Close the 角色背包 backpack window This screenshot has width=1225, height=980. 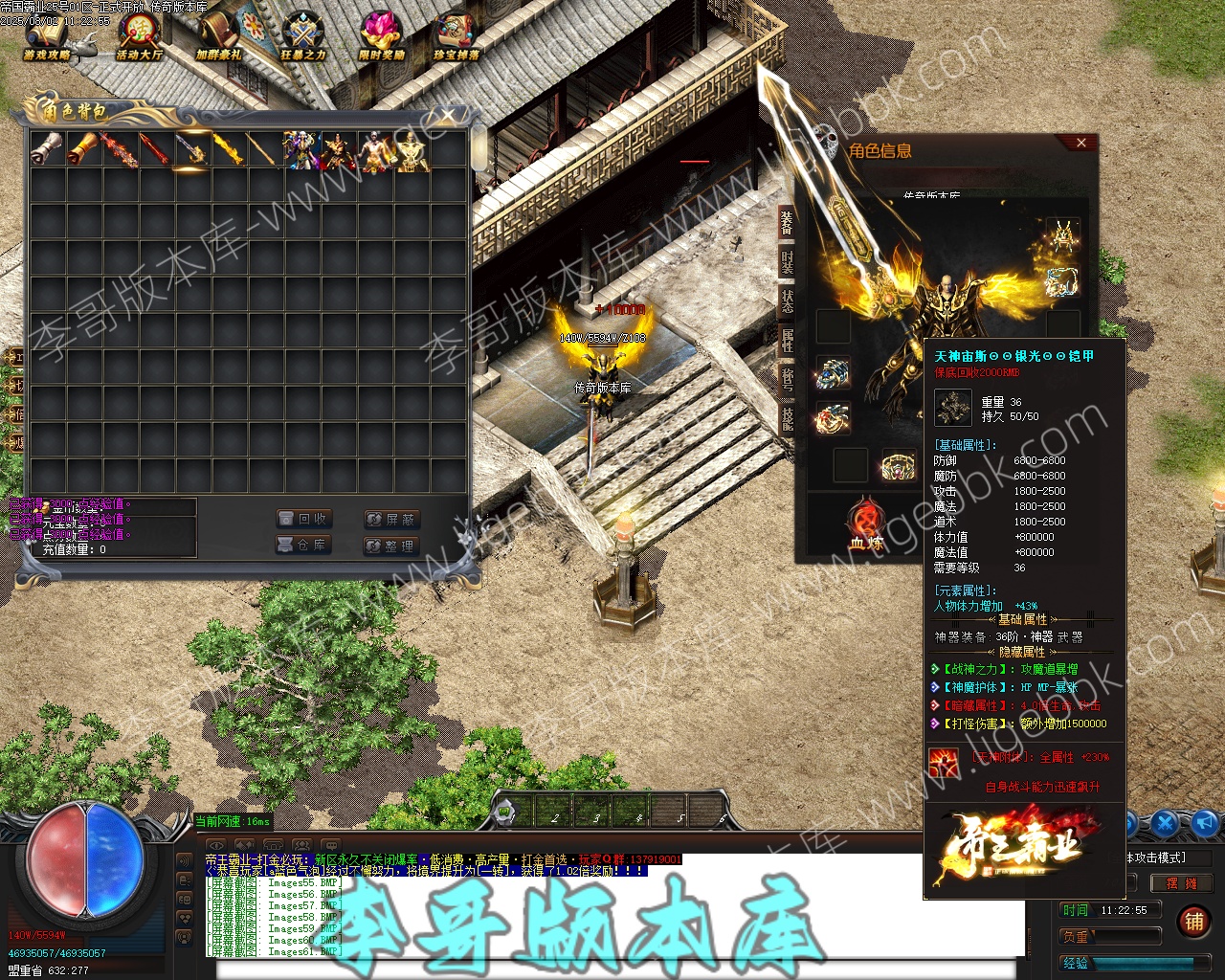(x=447, y=117)
